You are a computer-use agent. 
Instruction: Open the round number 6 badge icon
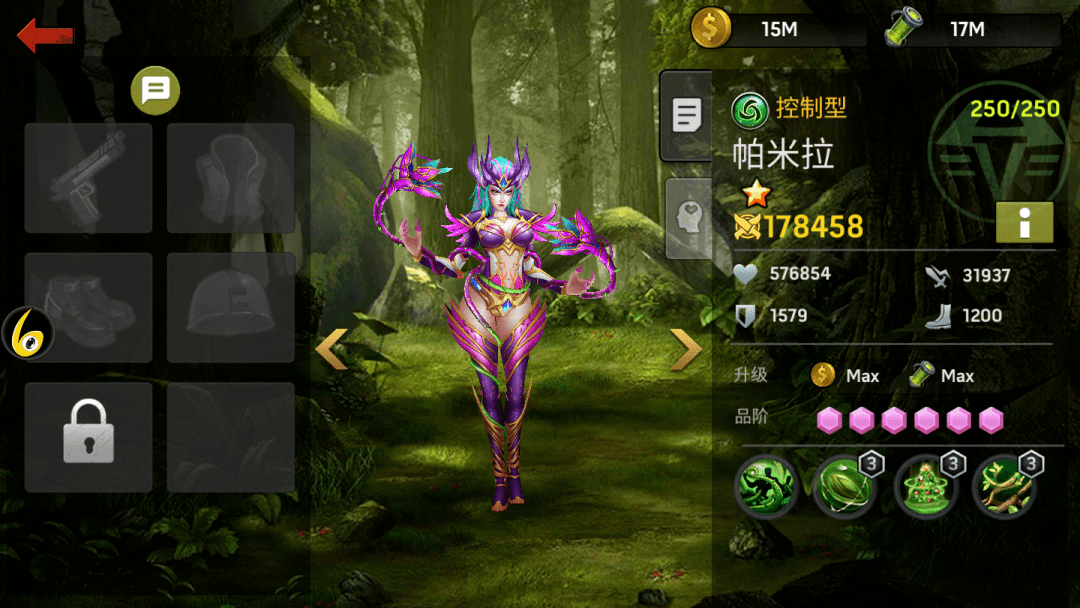(27, 334)
